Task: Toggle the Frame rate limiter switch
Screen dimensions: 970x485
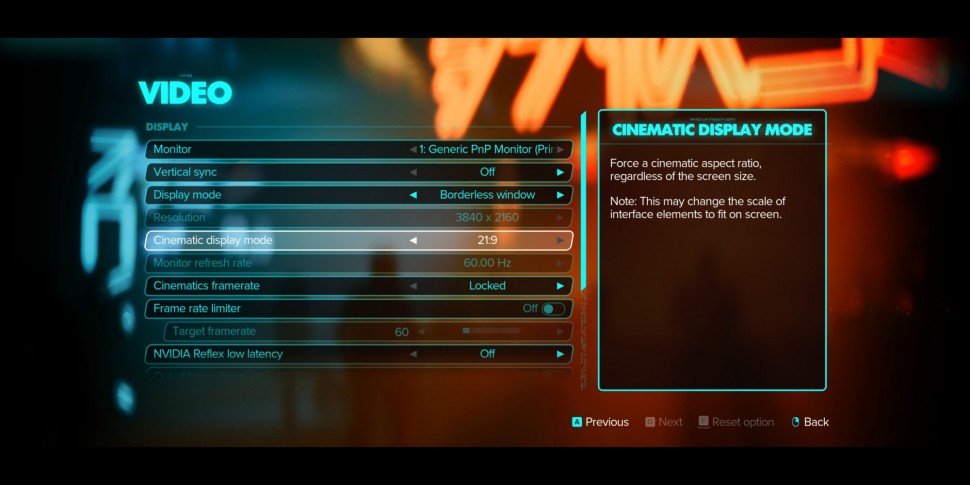Action: pyautogui.click(x=553, y=309)
